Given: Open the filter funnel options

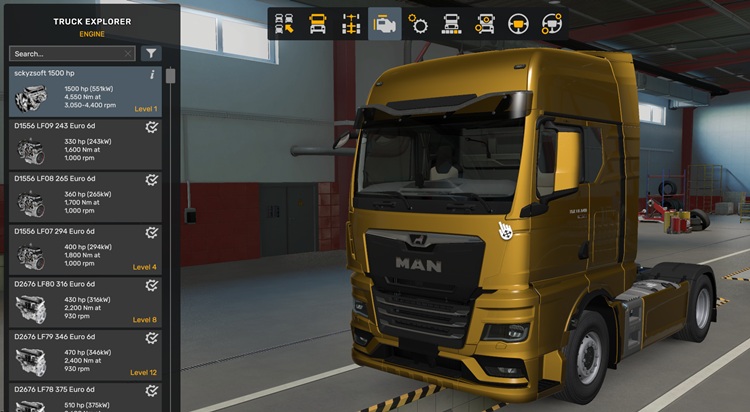Looking at the screenshot, I should (x=151, y=54).
